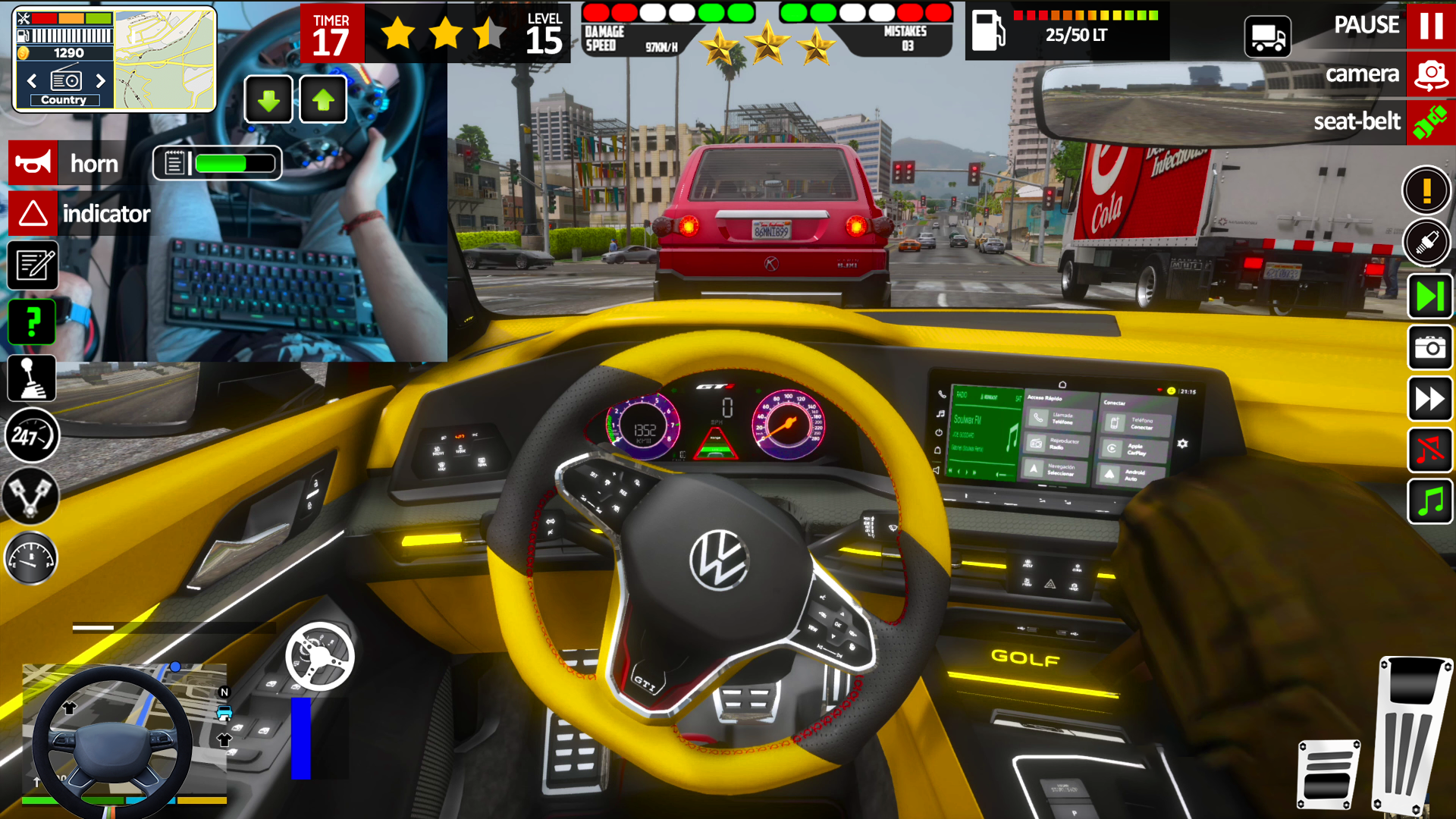
Task: Click the fuel gauge icon on left sidebar
Action: click(x=31, y=558)
